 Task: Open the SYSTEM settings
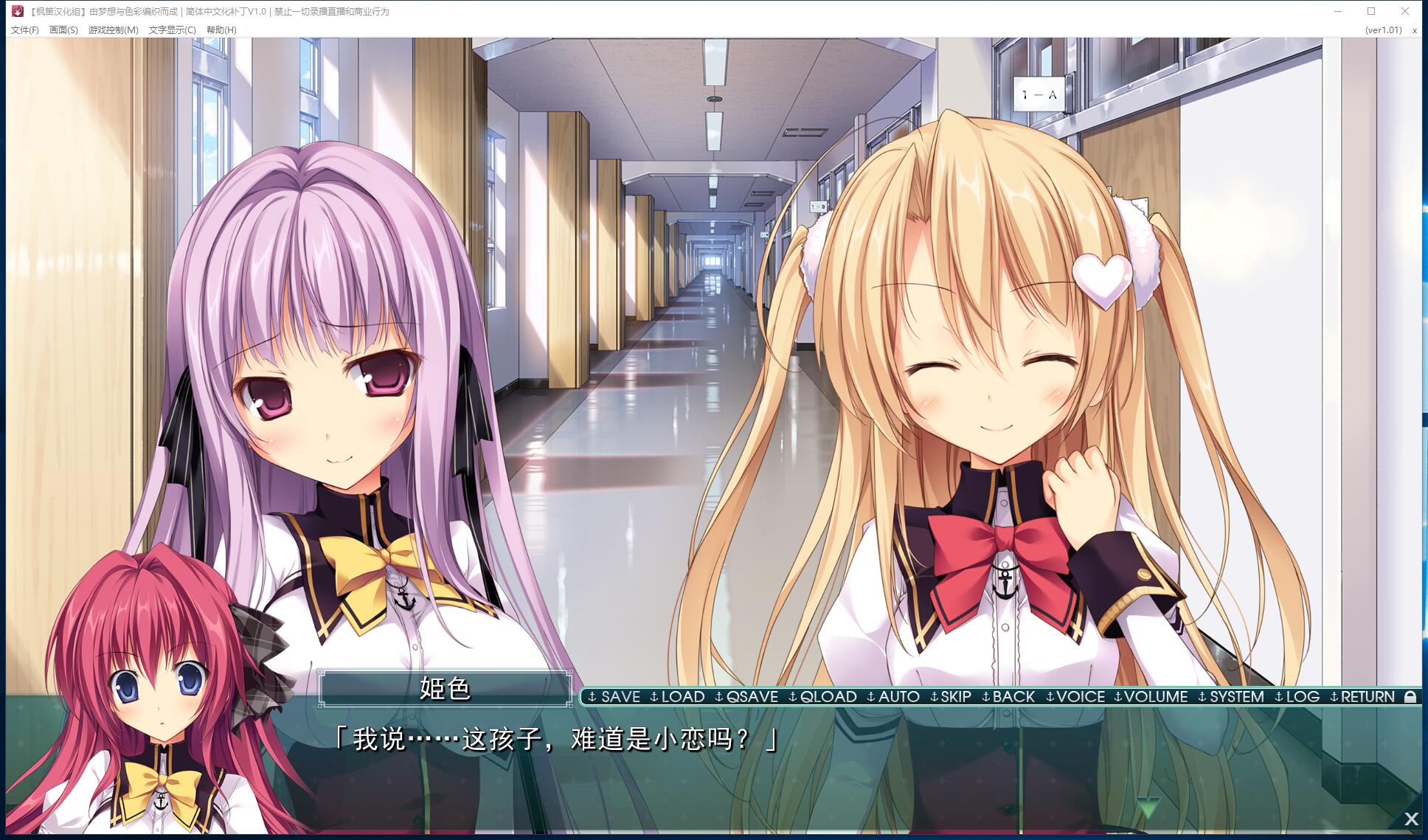coord(1231,697)
